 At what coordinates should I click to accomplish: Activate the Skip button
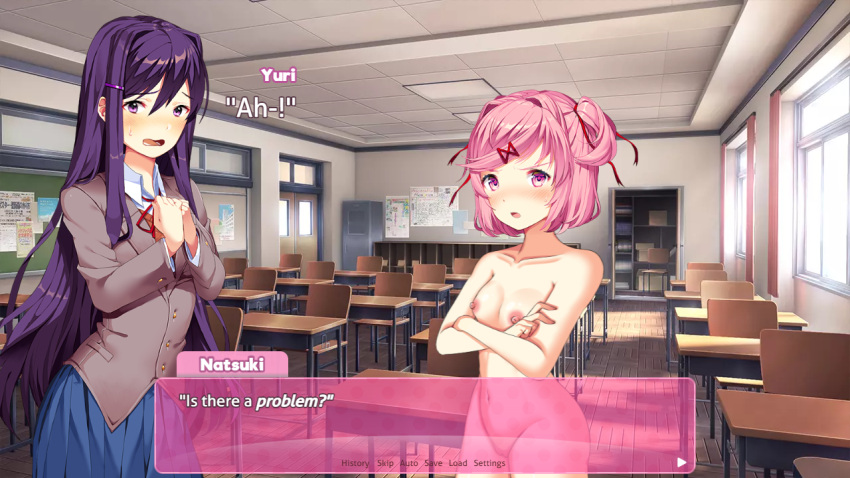(x=385, y=463)
